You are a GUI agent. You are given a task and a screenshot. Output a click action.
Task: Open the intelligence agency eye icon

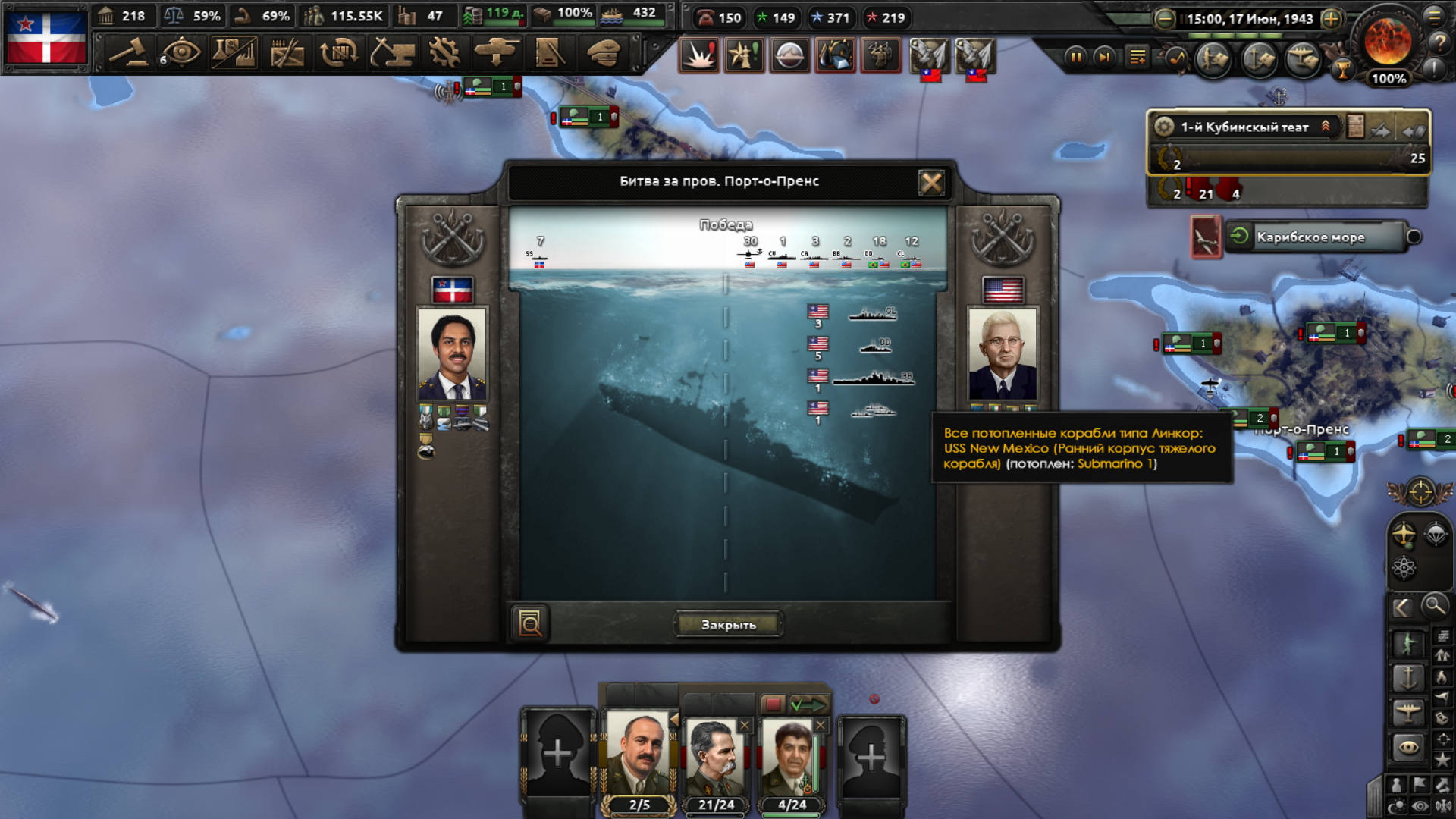tap(181, 53)
